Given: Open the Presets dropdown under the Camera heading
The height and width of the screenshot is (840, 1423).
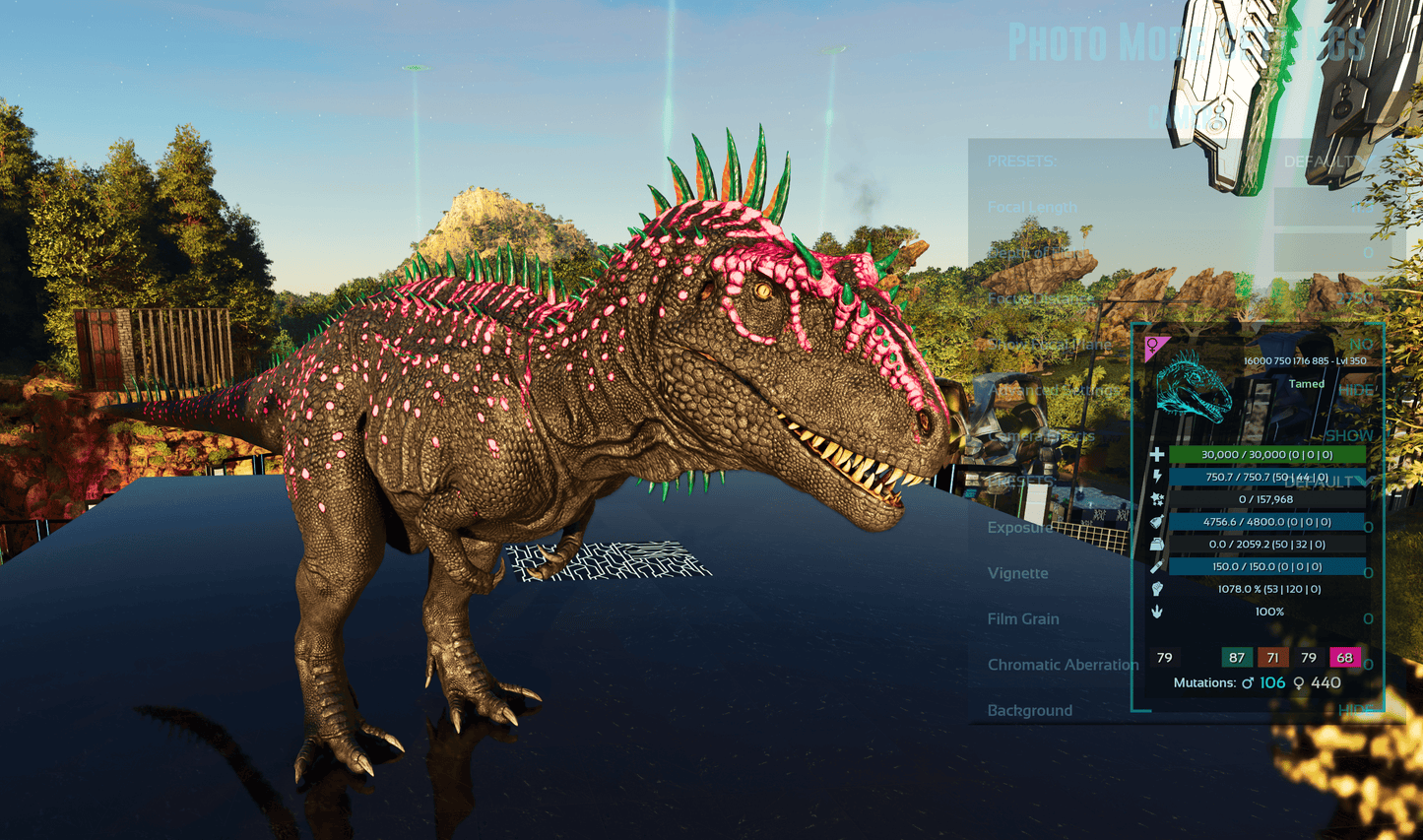Looking at the screenshot, I should click(1326, 162).
